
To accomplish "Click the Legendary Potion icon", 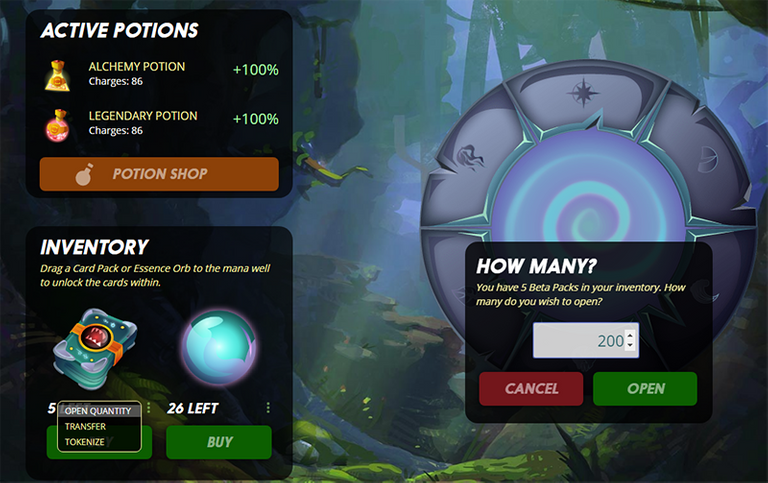I will (x=56, y=124).
